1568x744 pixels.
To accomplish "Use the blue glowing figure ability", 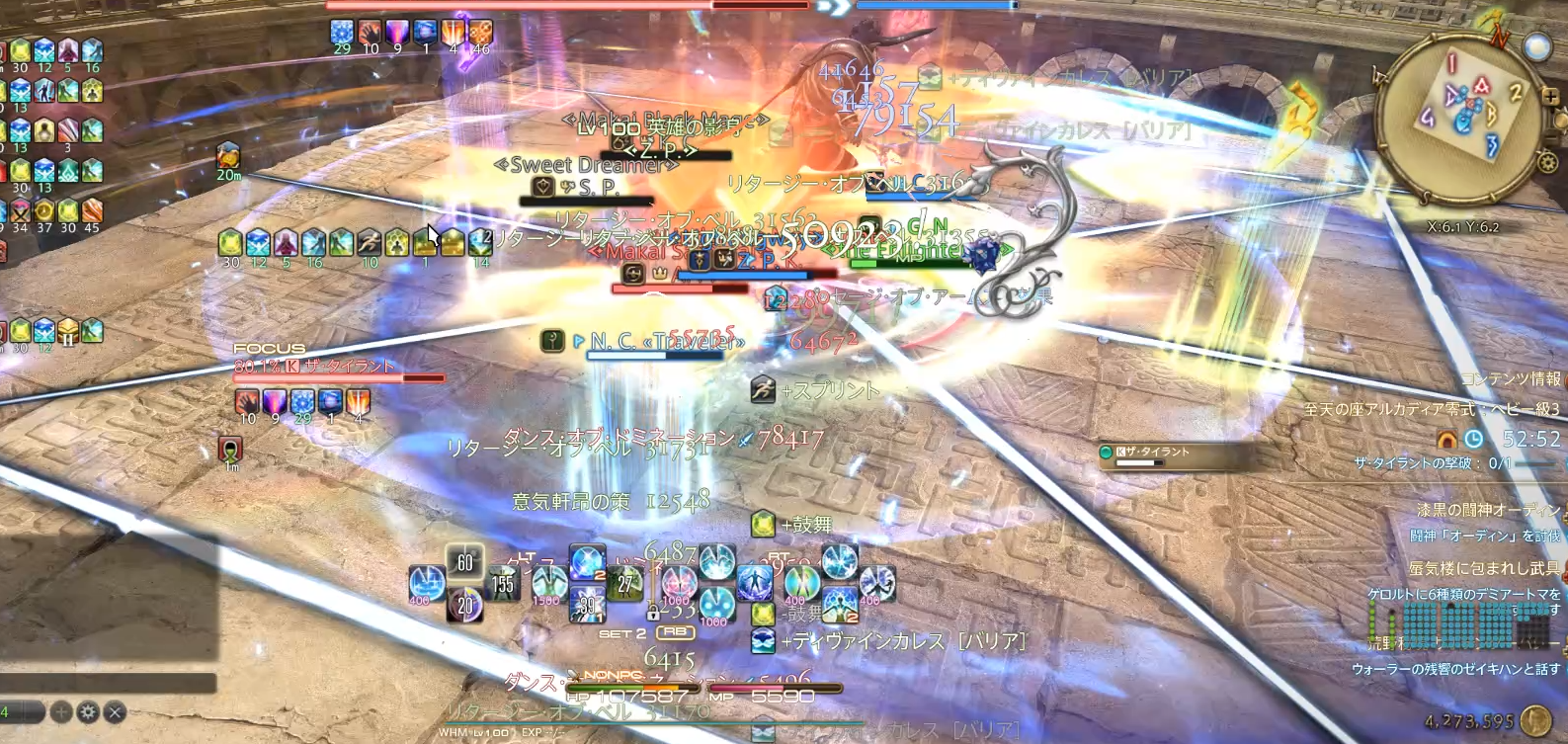I will (x=755, y=582).
